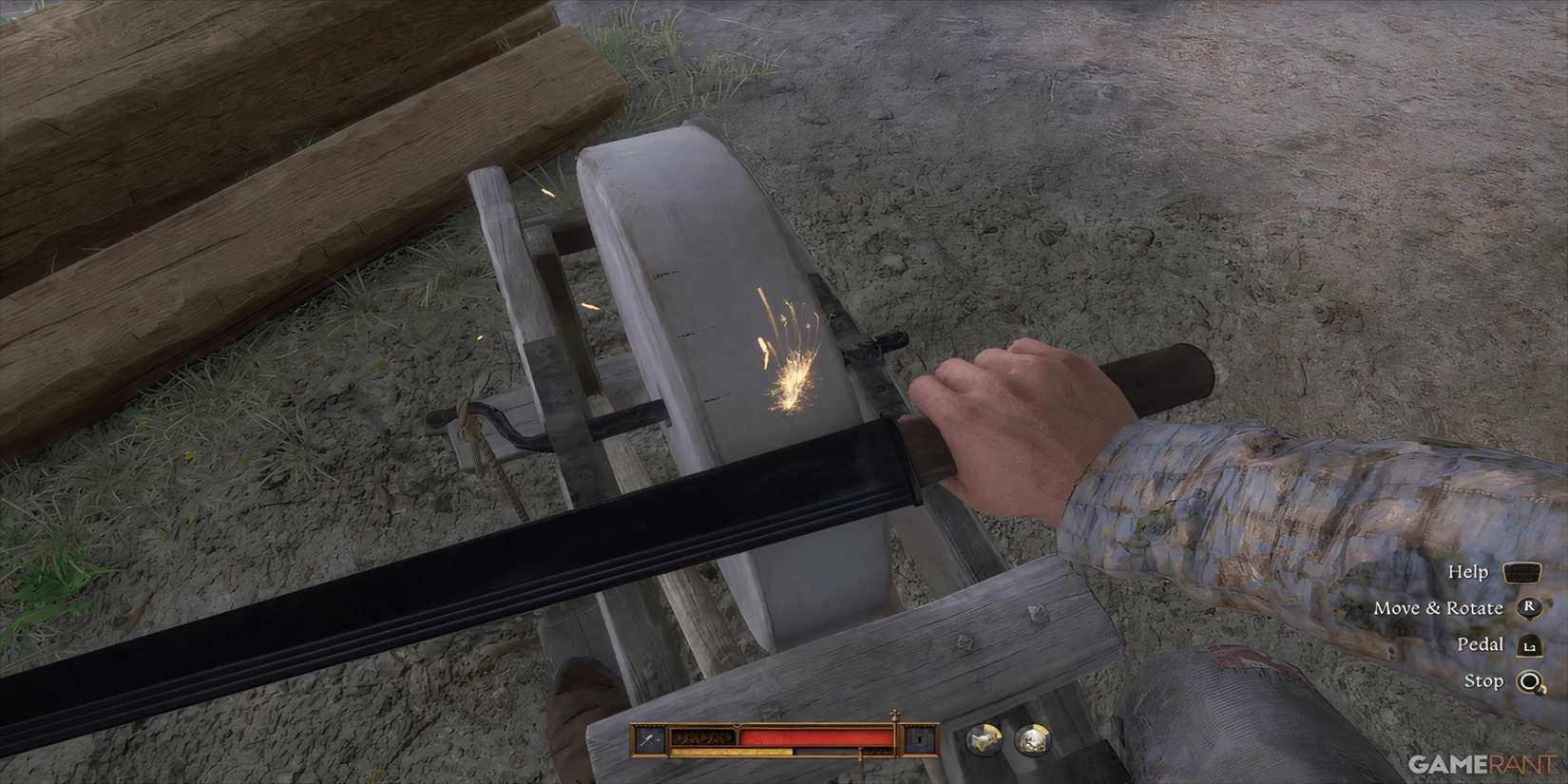
Task: Click the spinning grindstone wheel
Action: click(x=722, y=333)
